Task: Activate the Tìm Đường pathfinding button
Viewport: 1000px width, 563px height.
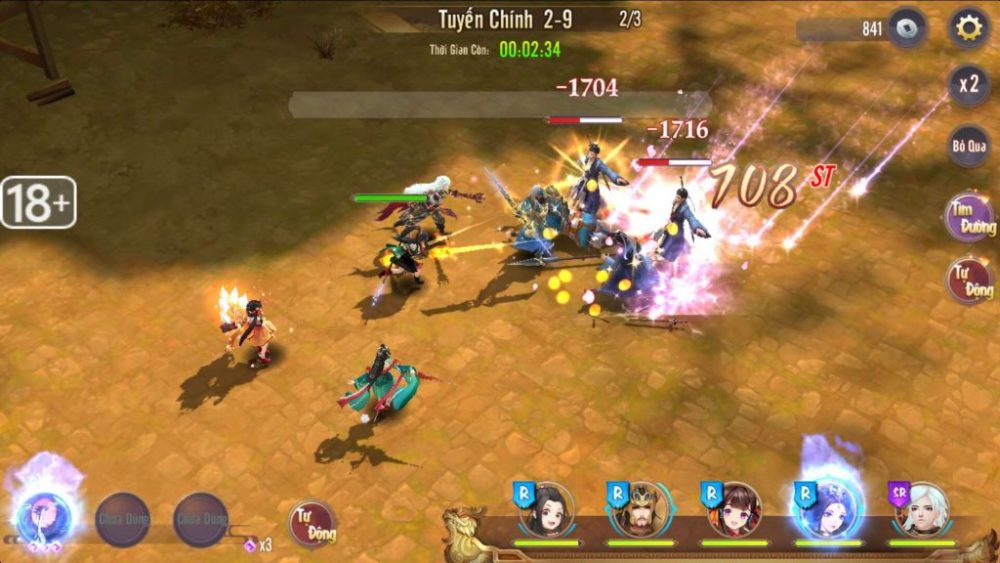Action: coord(971,218)
